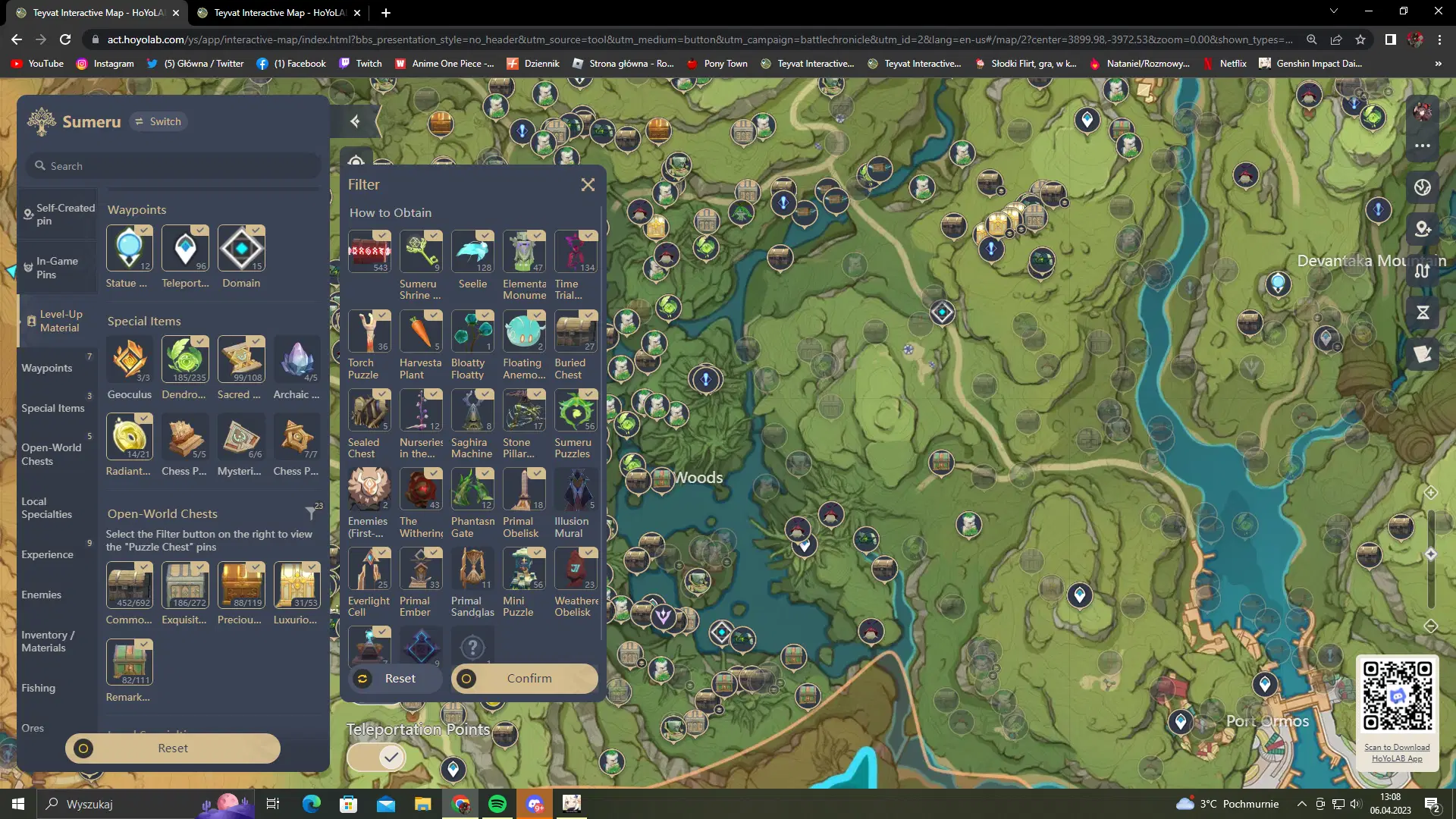Click inside the Search field
Image resolution: width=1456 pixels, height=819 pixels.
click(173, 165)
